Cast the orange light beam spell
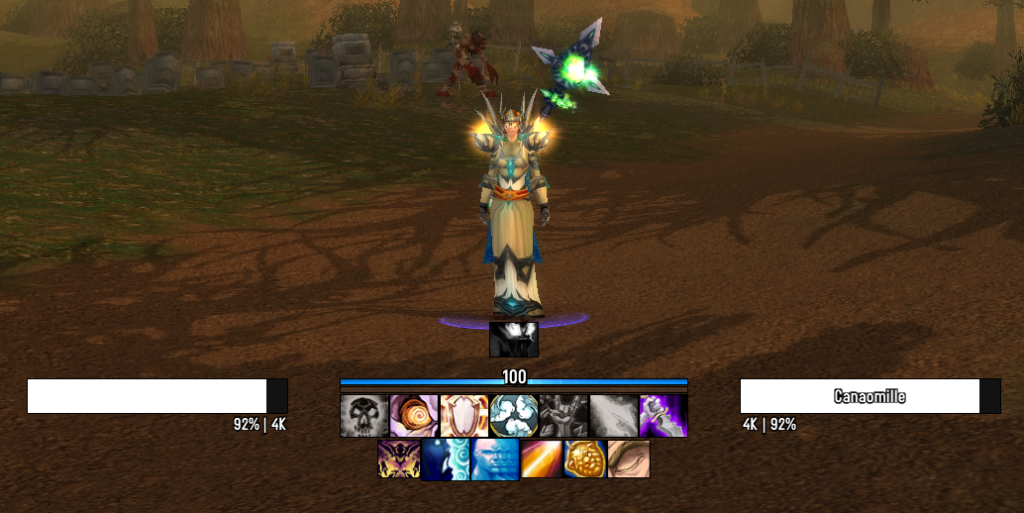1024x513 pixels. (541, 459)
